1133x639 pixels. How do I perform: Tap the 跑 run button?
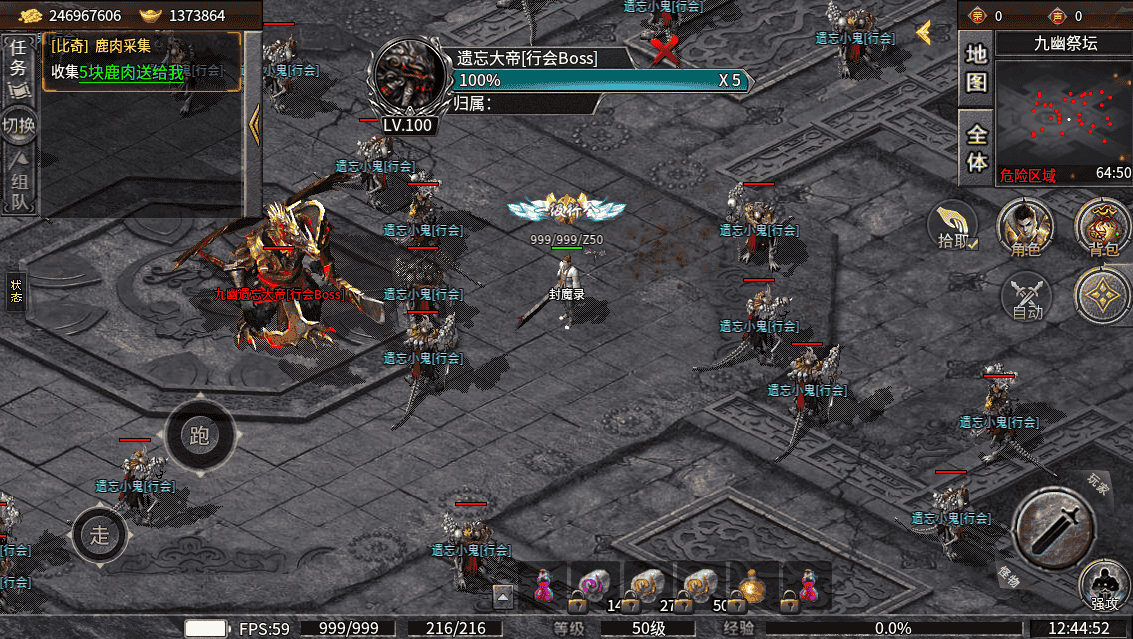coord(199,435)
